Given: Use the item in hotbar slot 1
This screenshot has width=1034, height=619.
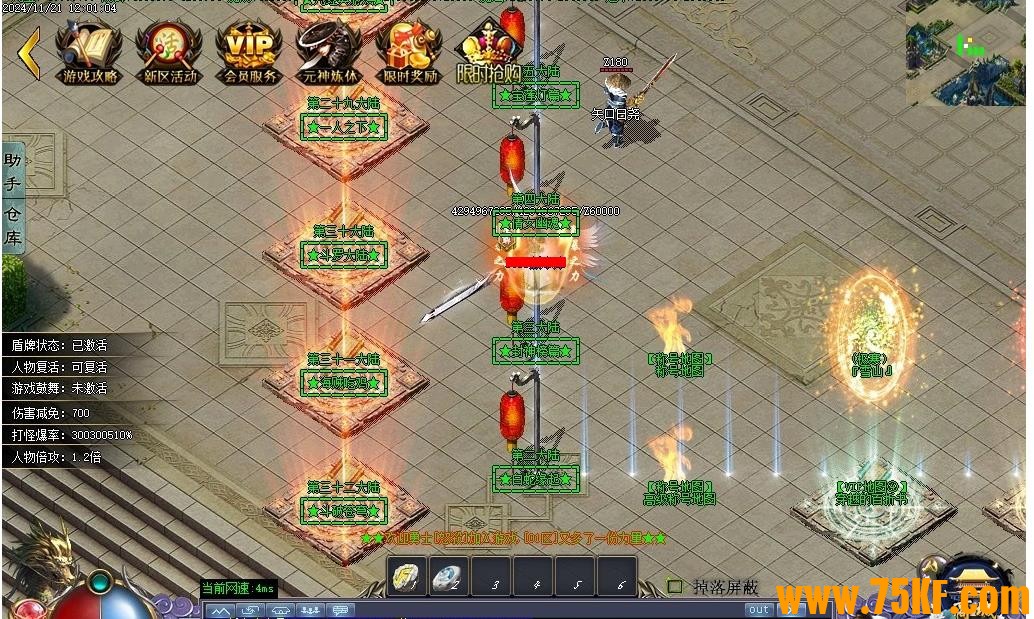Looking at the screenshot, I should pyautogui.click(x=408, y=578).
